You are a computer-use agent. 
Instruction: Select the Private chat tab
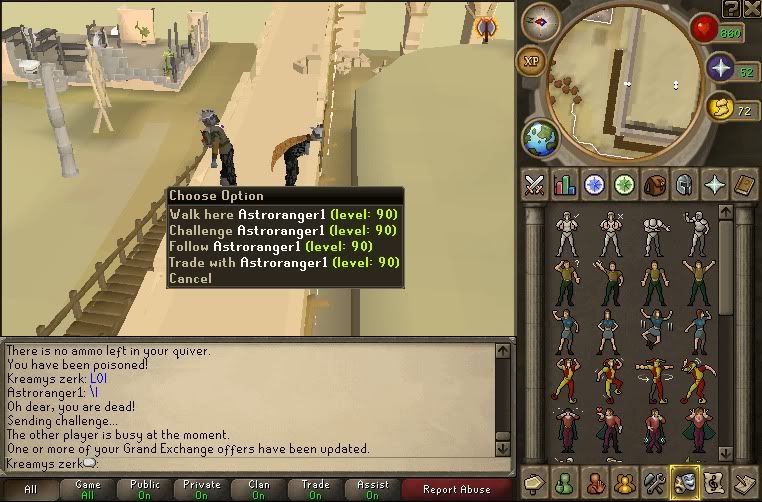click(202, 489)
